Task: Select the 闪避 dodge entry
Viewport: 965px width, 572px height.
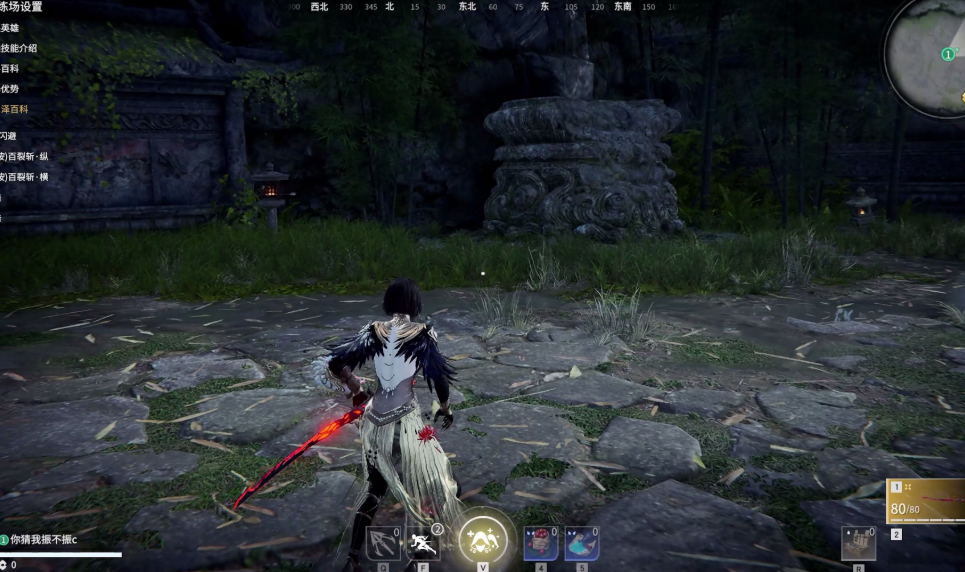Action: point(9,135)
